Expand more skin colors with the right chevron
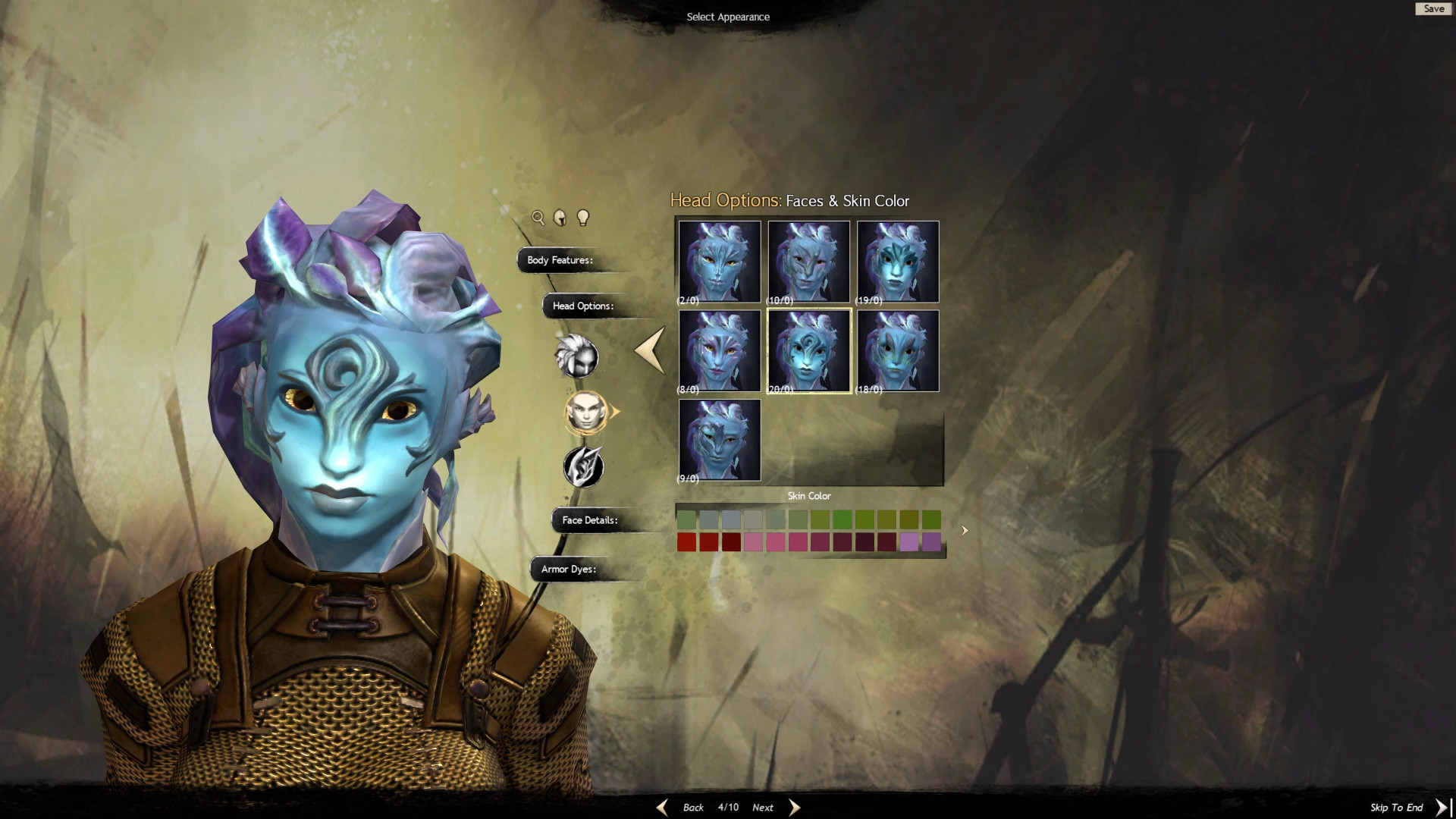 click(x=964, y=530)
